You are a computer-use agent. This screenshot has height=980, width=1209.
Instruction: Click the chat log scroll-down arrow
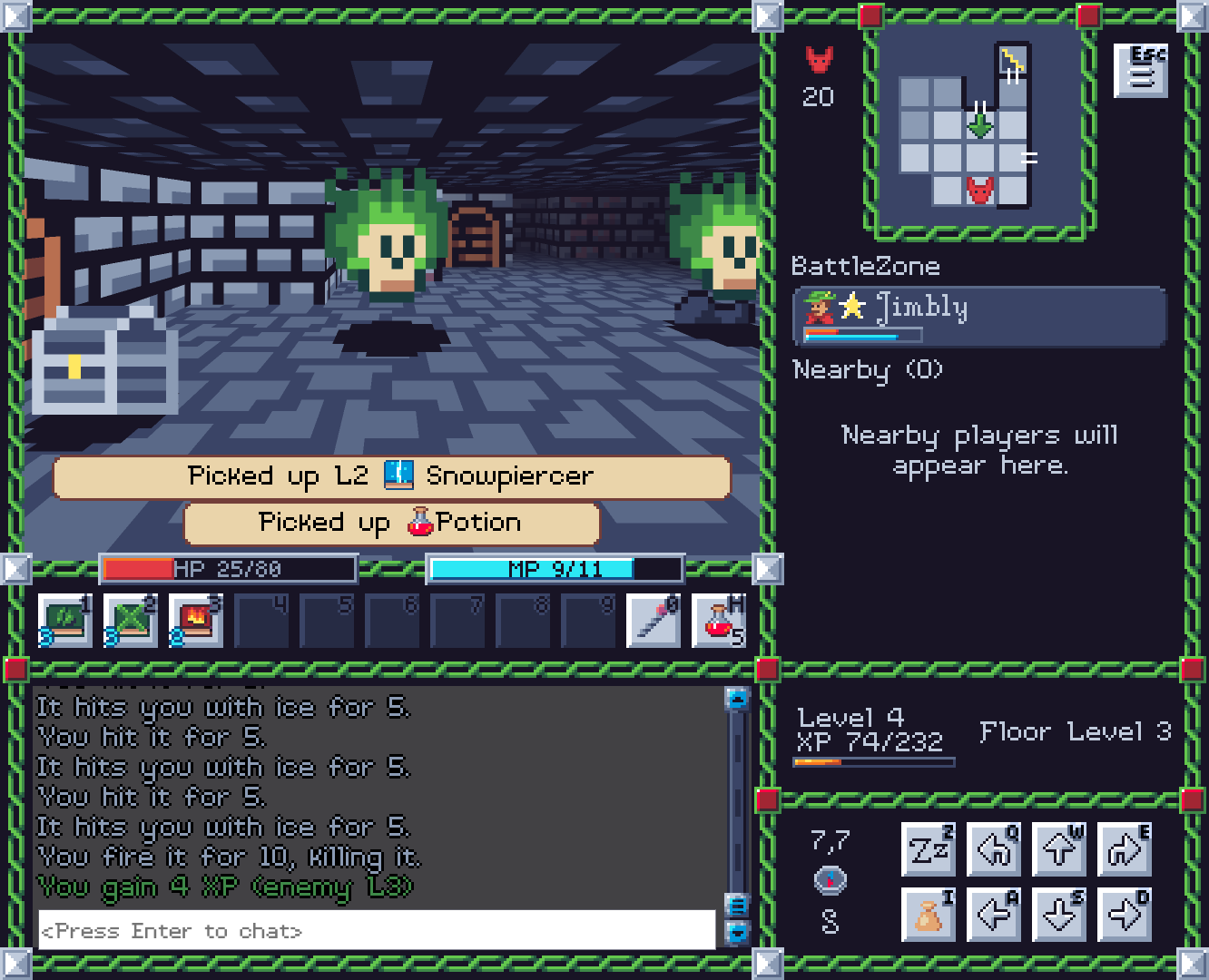[x=737, y=932]
